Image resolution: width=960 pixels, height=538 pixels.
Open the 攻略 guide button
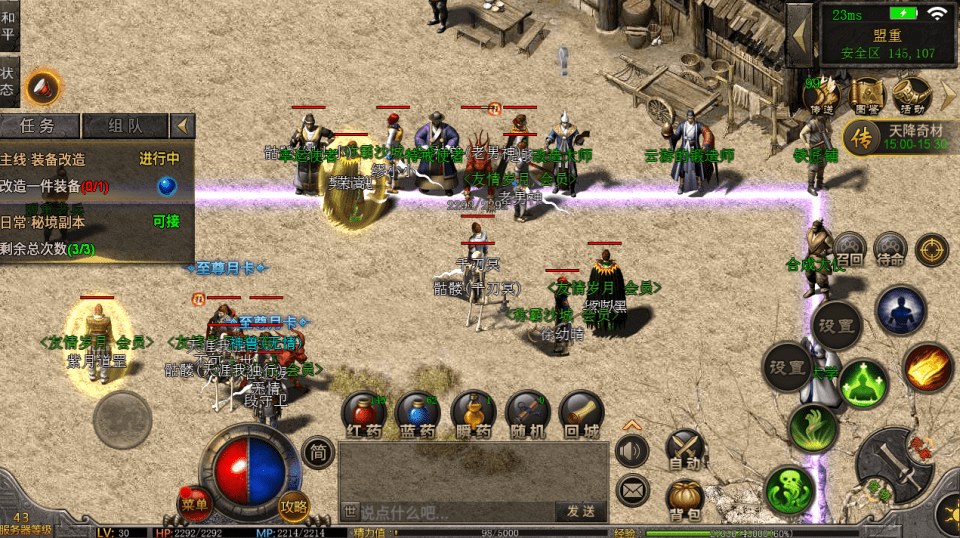pyautogui.click(x=294, y=506)
